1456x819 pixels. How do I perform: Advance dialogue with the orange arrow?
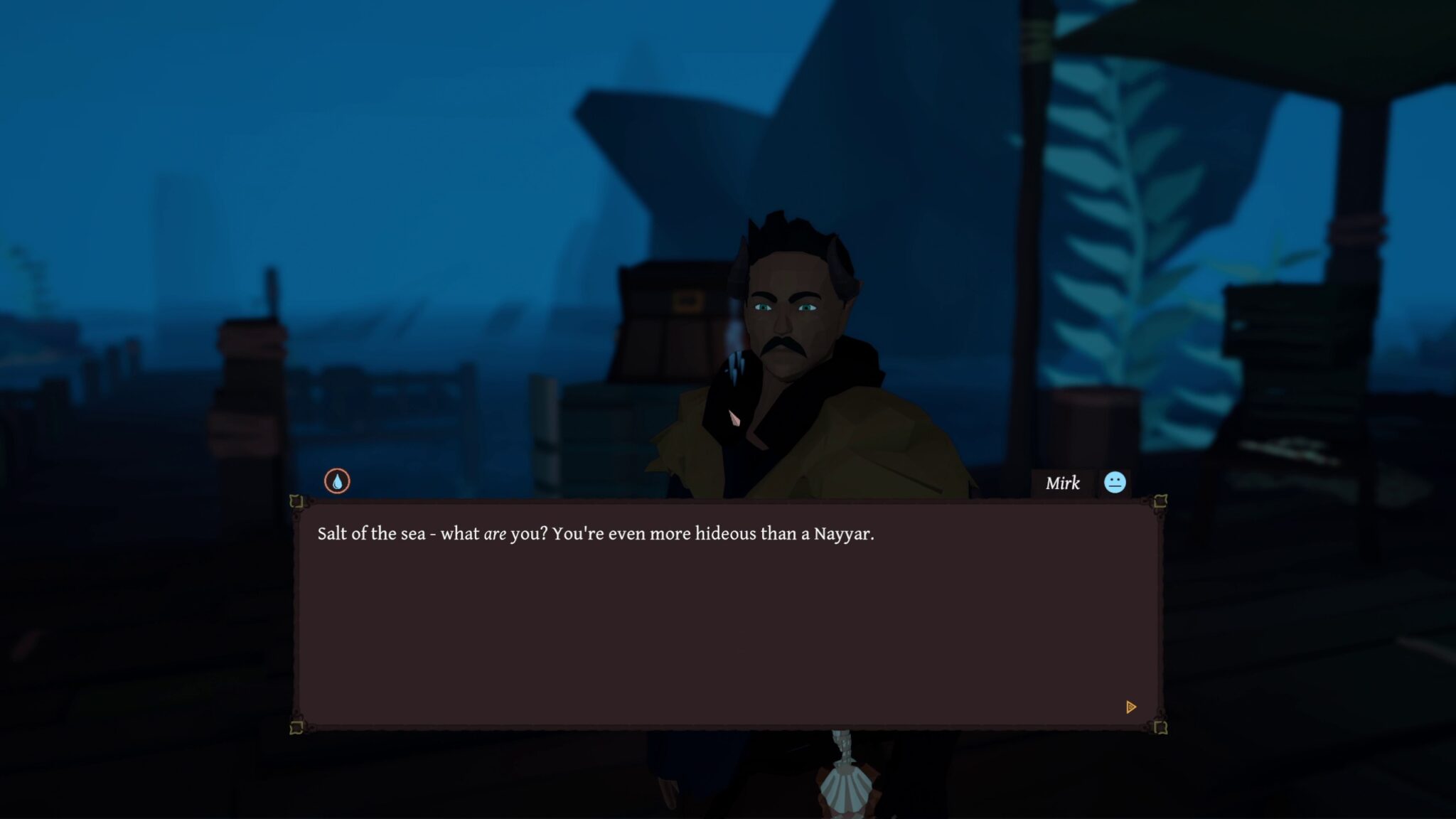(x=1131, y=707)
